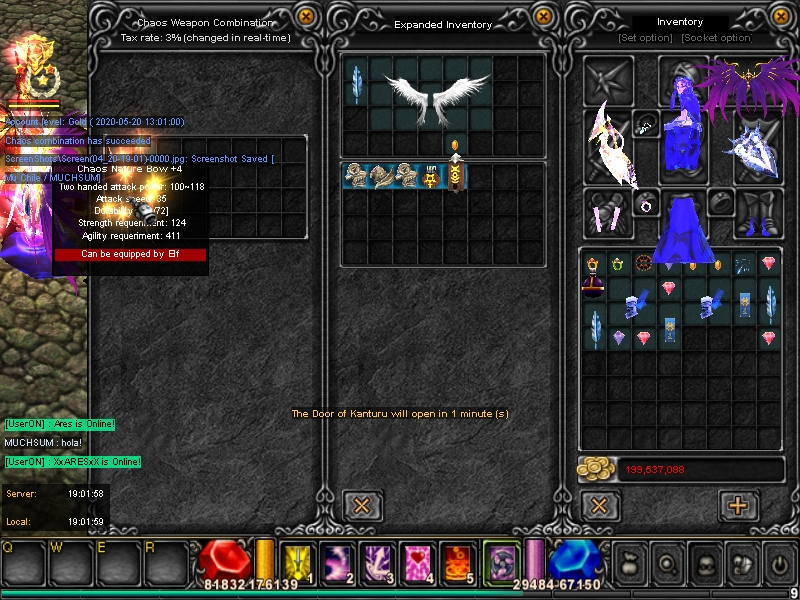800x600 pixels.
Task: Open the Socket option view
Action: pos(716,38)
